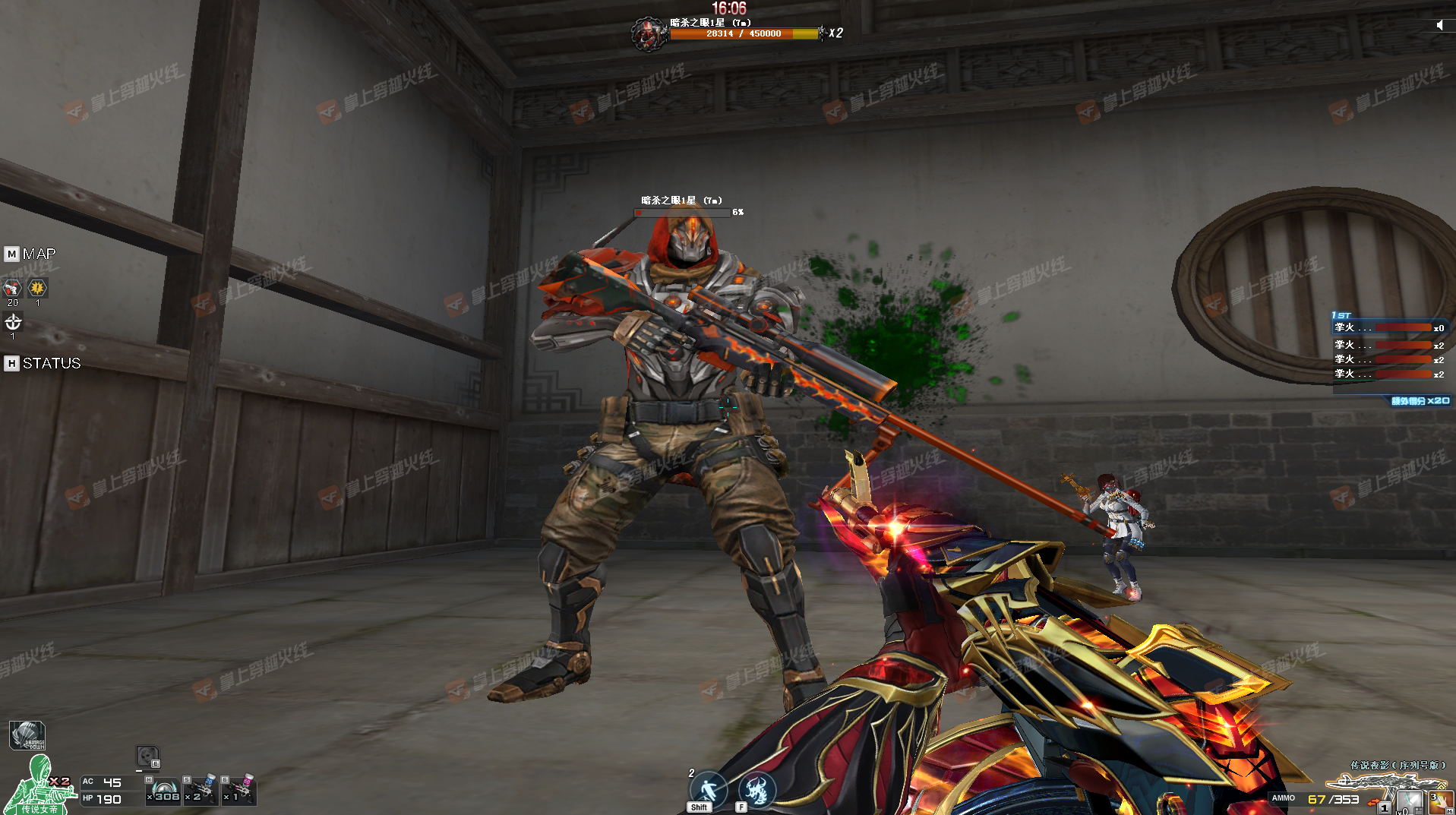This screenshot has width=1456, height=815.
Task: Select the orange hand item slot
Action: (1440, 802)
